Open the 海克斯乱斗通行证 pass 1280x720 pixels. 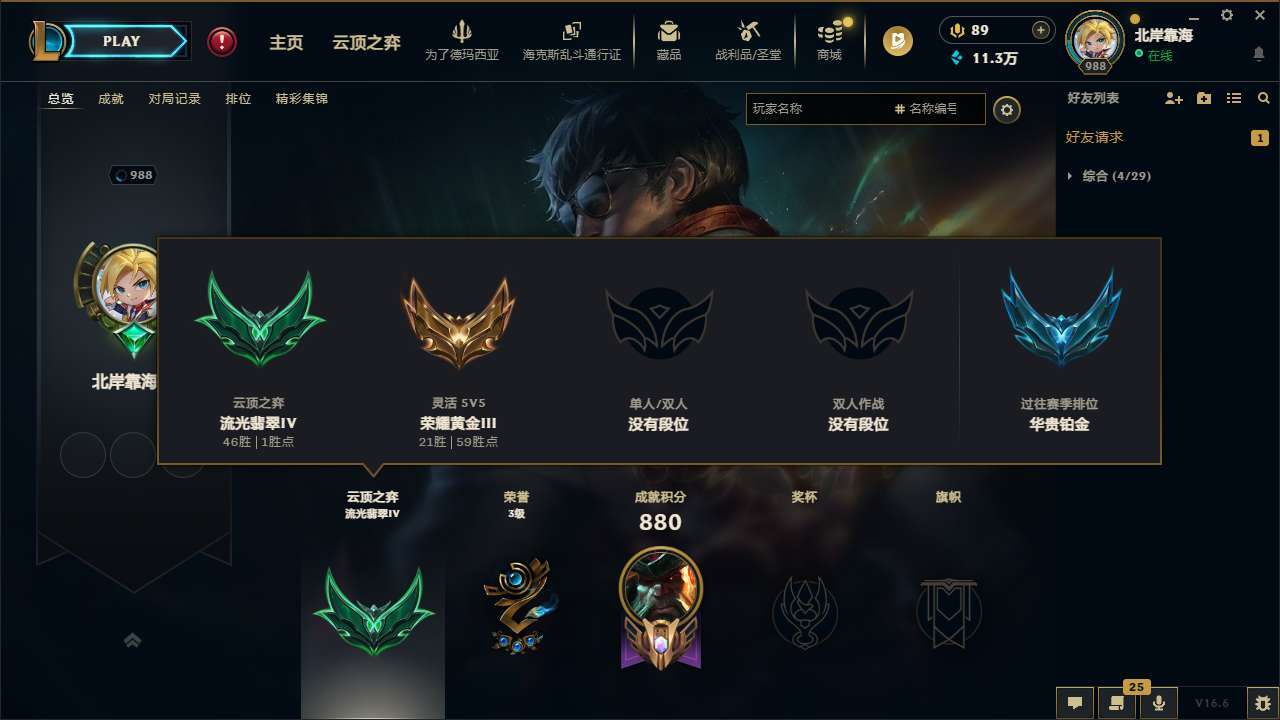pos(571,41)
